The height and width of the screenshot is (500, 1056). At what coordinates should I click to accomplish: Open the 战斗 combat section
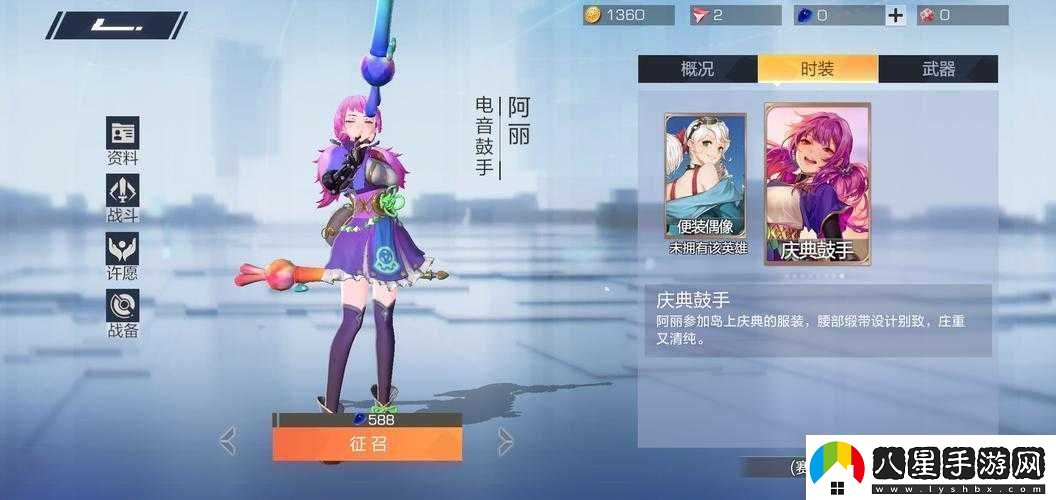click(123, 199)
